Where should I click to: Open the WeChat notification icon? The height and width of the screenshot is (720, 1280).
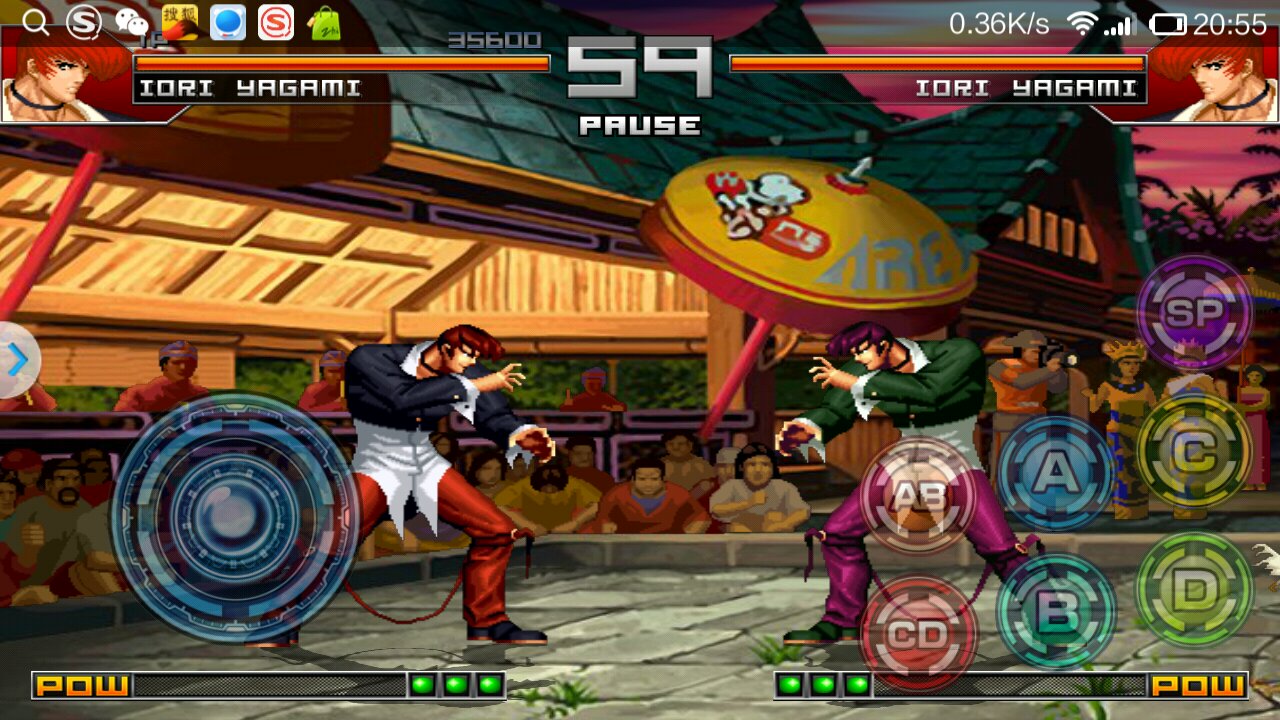coord(131,22)
